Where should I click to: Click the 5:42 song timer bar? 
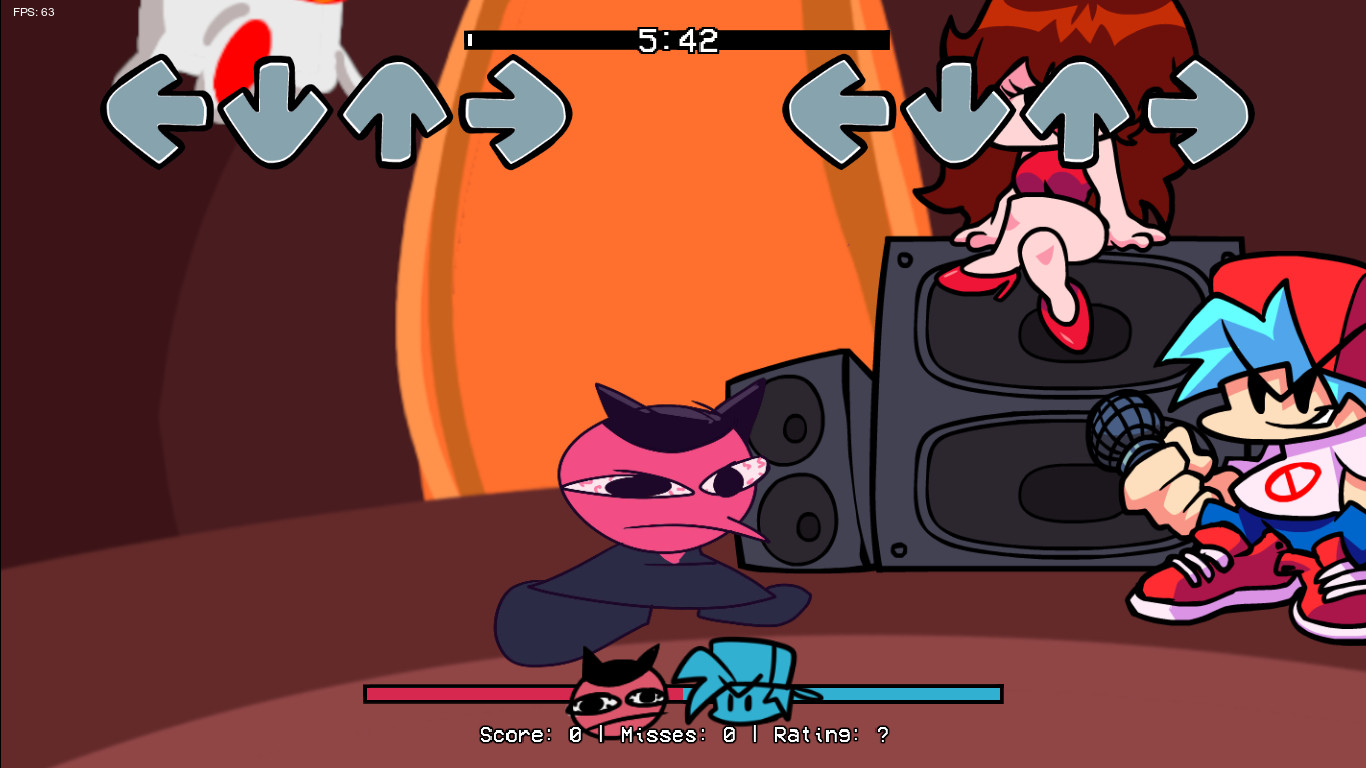[x=675, y=40]
